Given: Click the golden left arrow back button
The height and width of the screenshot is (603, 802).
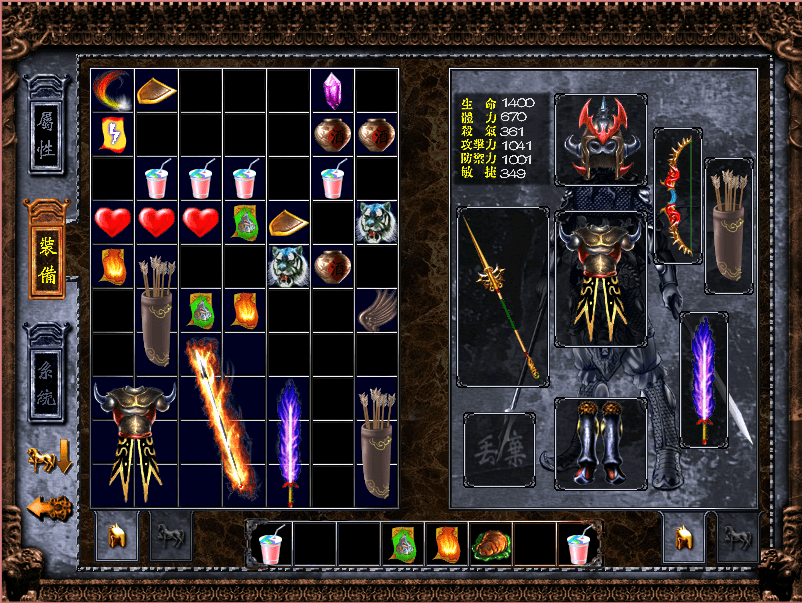Looking at the screenshot, I should pos(48,507).
